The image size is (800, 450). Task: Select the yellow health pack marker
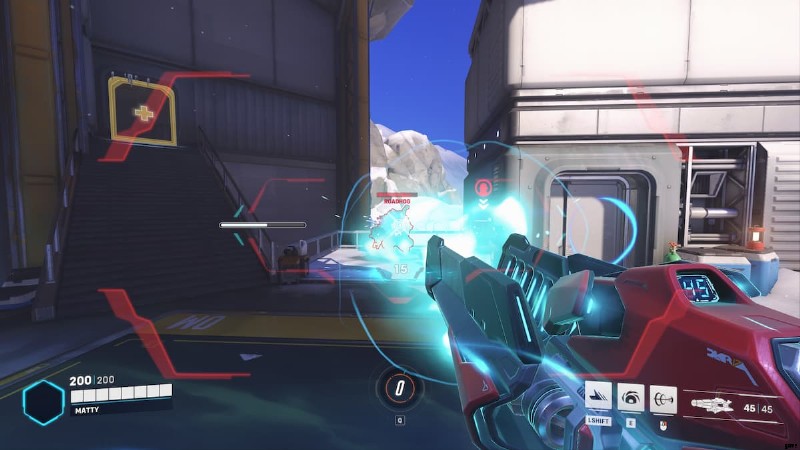pos(143,111)
